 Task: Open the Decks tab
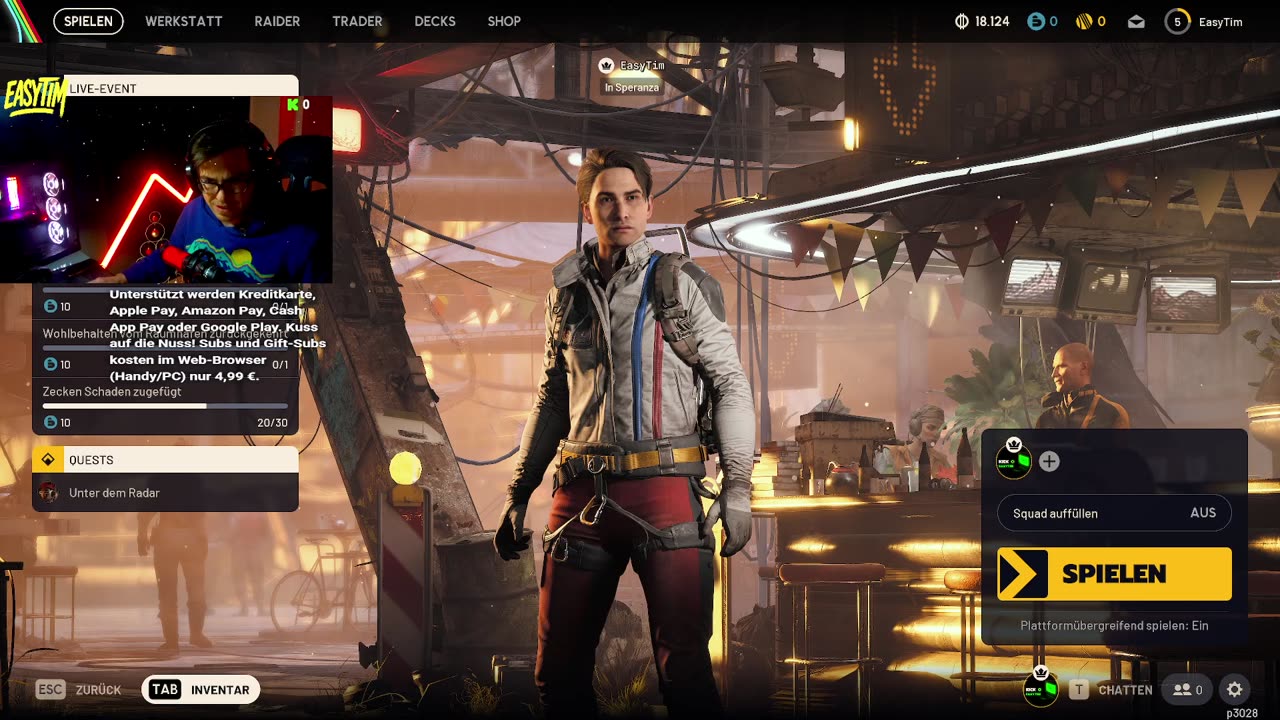(x=435, y=21)
